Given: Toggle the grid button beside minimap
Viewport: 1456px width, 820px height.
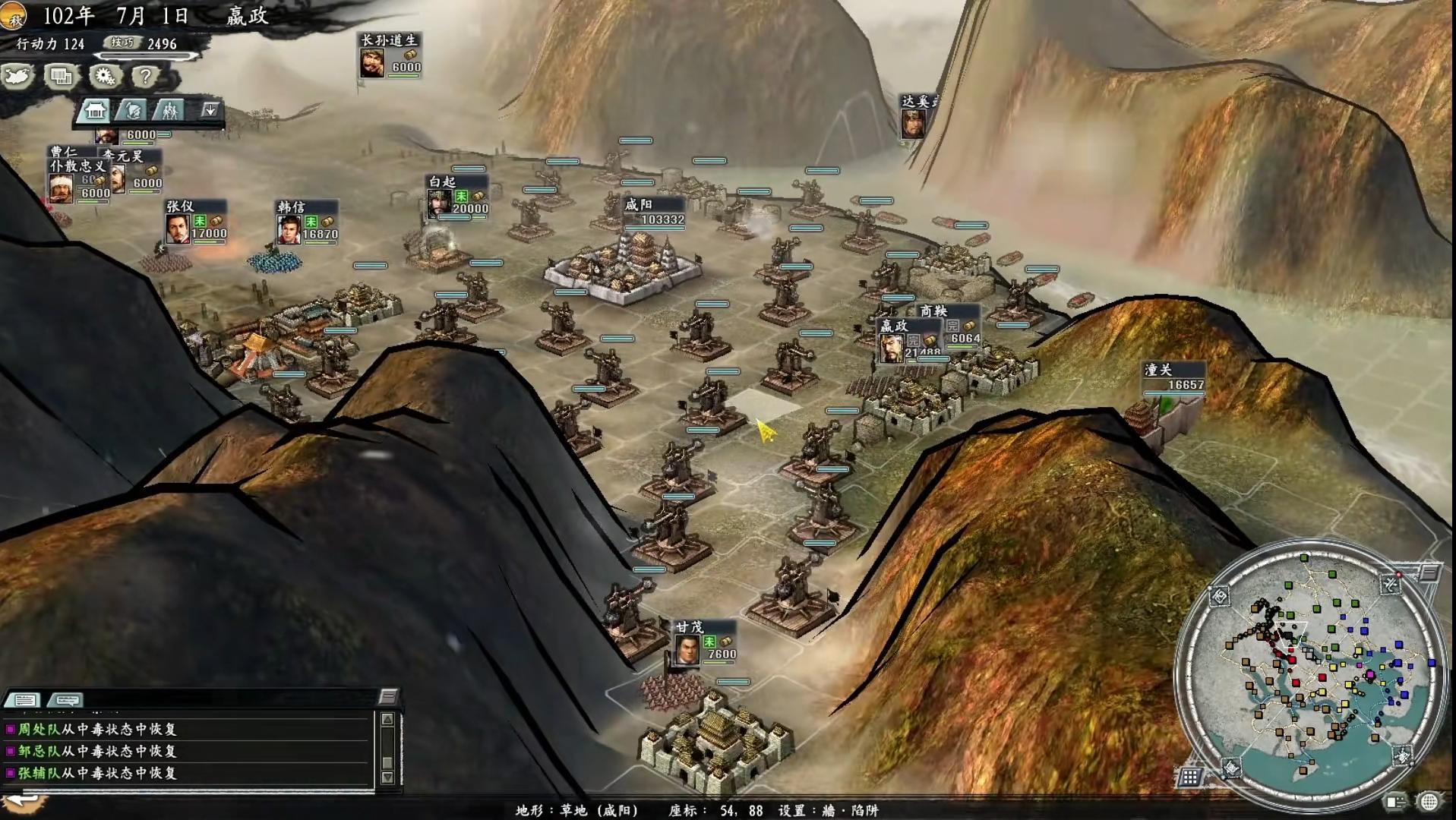Looking at the screenshot, I should pos(1189,777).
